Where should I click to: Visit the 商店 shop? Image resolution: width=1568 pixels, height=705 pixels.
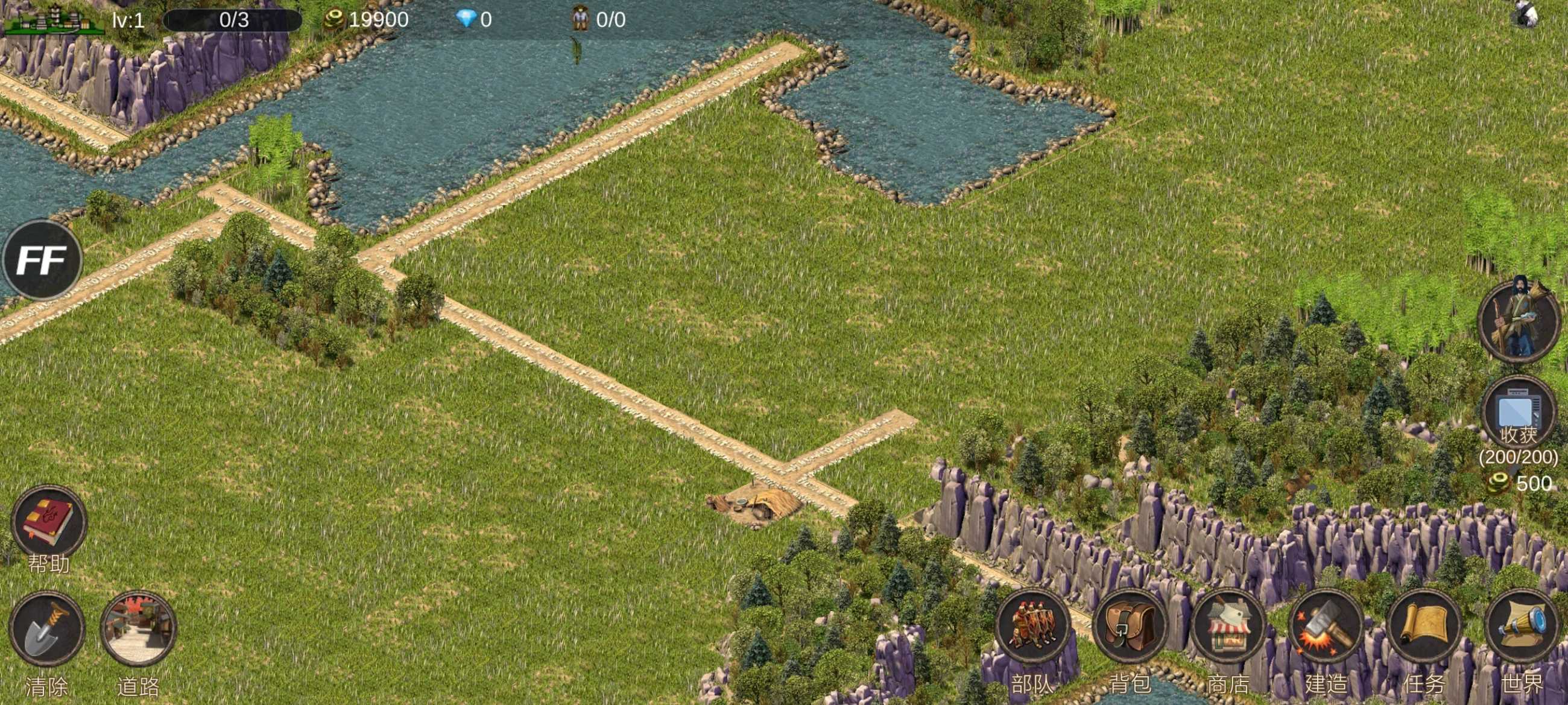click(x=1228, y=627)
